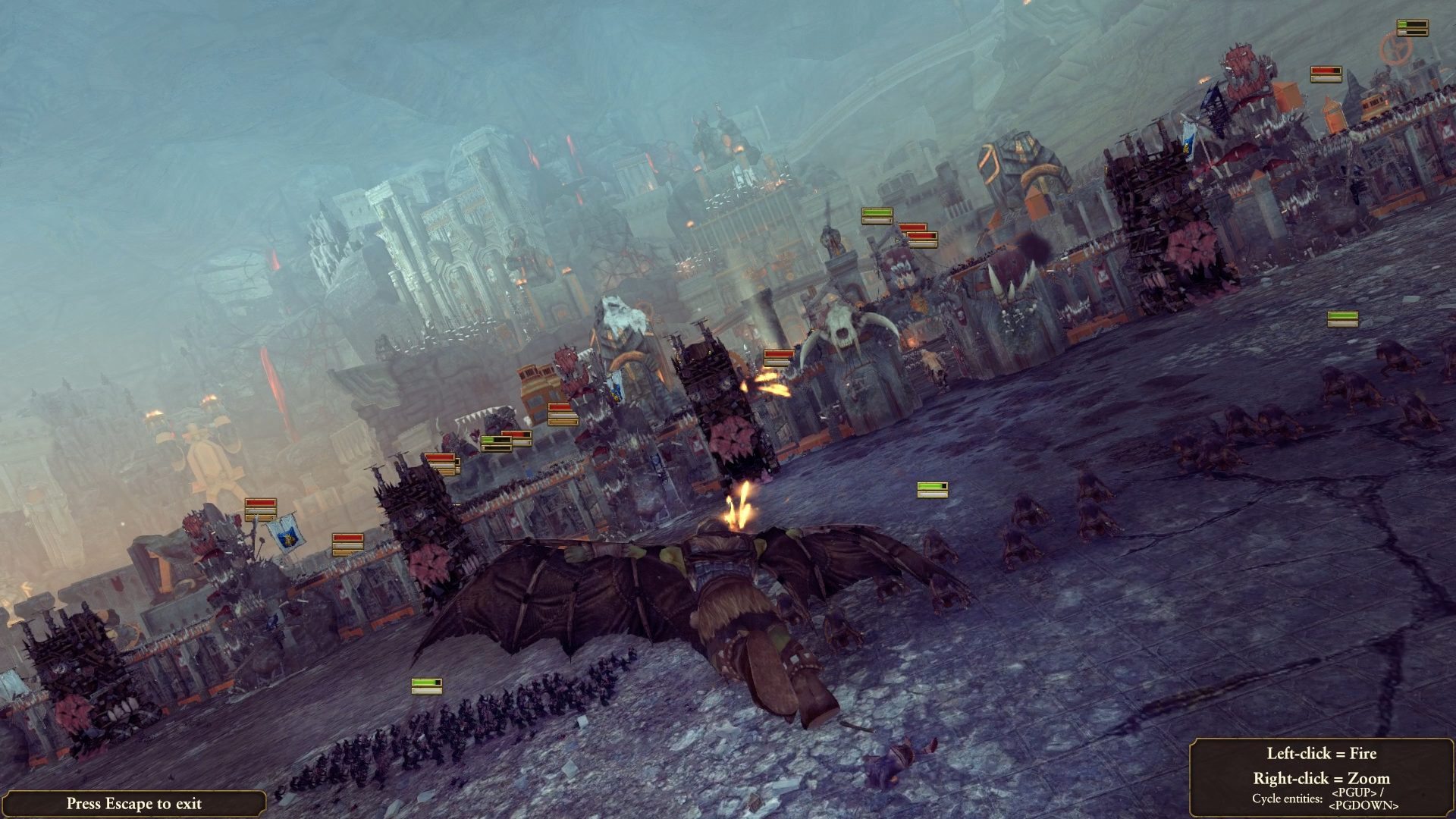Click the blue heraldic banner on the left wall

click(287, 534)
